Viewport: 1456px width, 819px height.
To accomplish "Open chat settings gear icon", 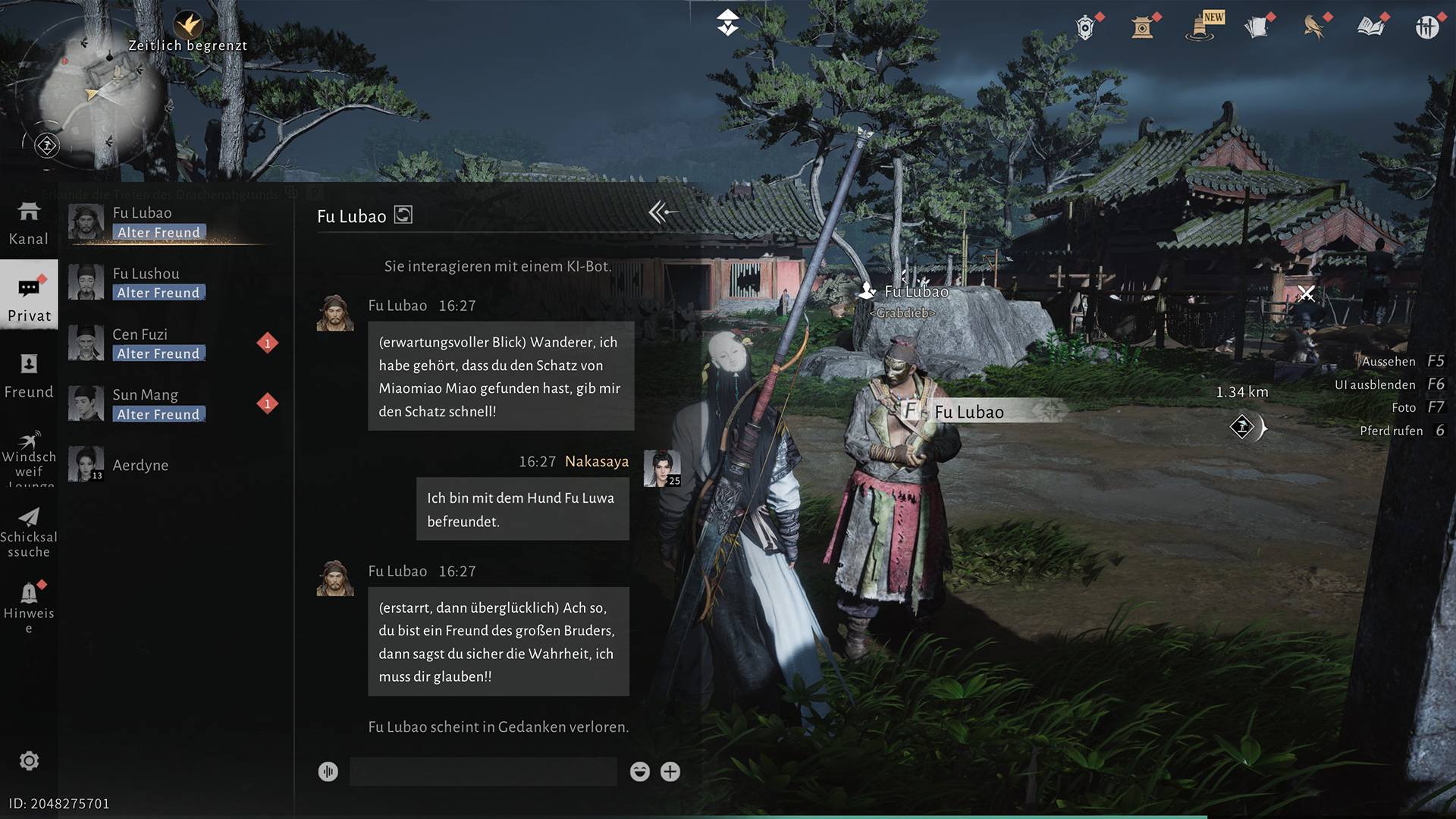I will (29, 761).
